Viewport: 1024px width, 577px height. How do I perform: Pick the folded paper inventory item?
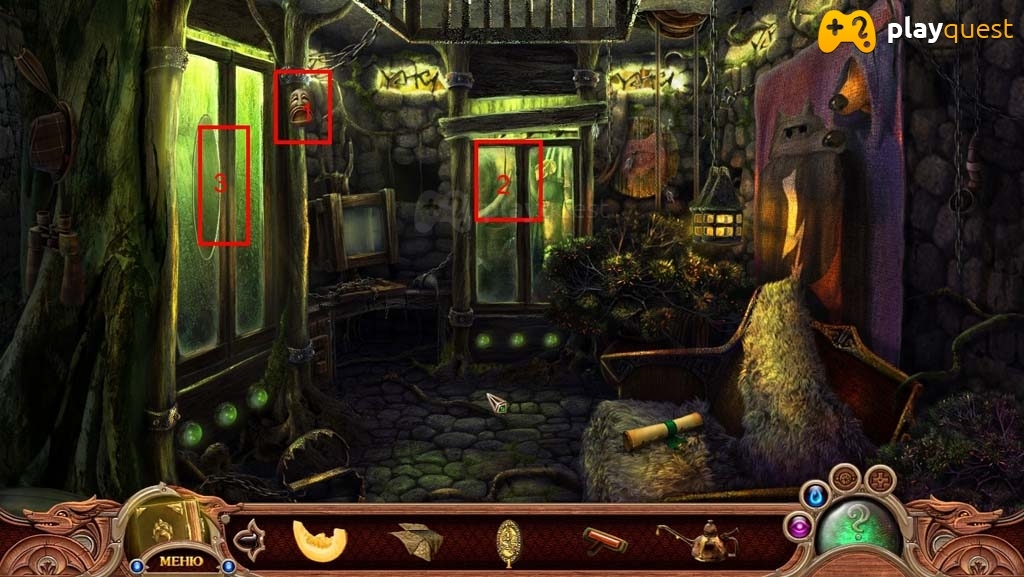(416, 541)
